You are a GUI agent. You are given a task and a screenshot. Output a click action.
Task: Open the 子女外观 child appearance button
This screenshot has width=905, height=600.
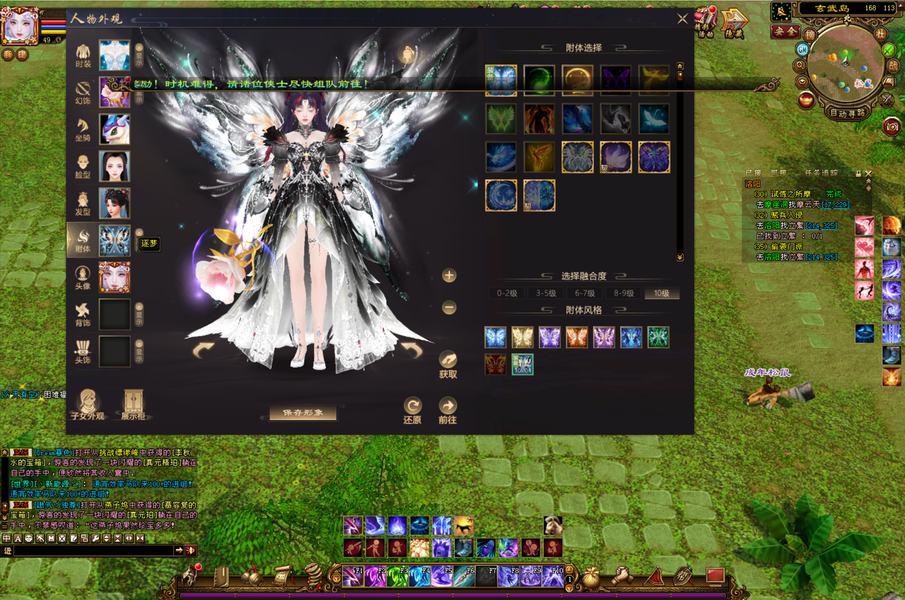pos(87,403)
